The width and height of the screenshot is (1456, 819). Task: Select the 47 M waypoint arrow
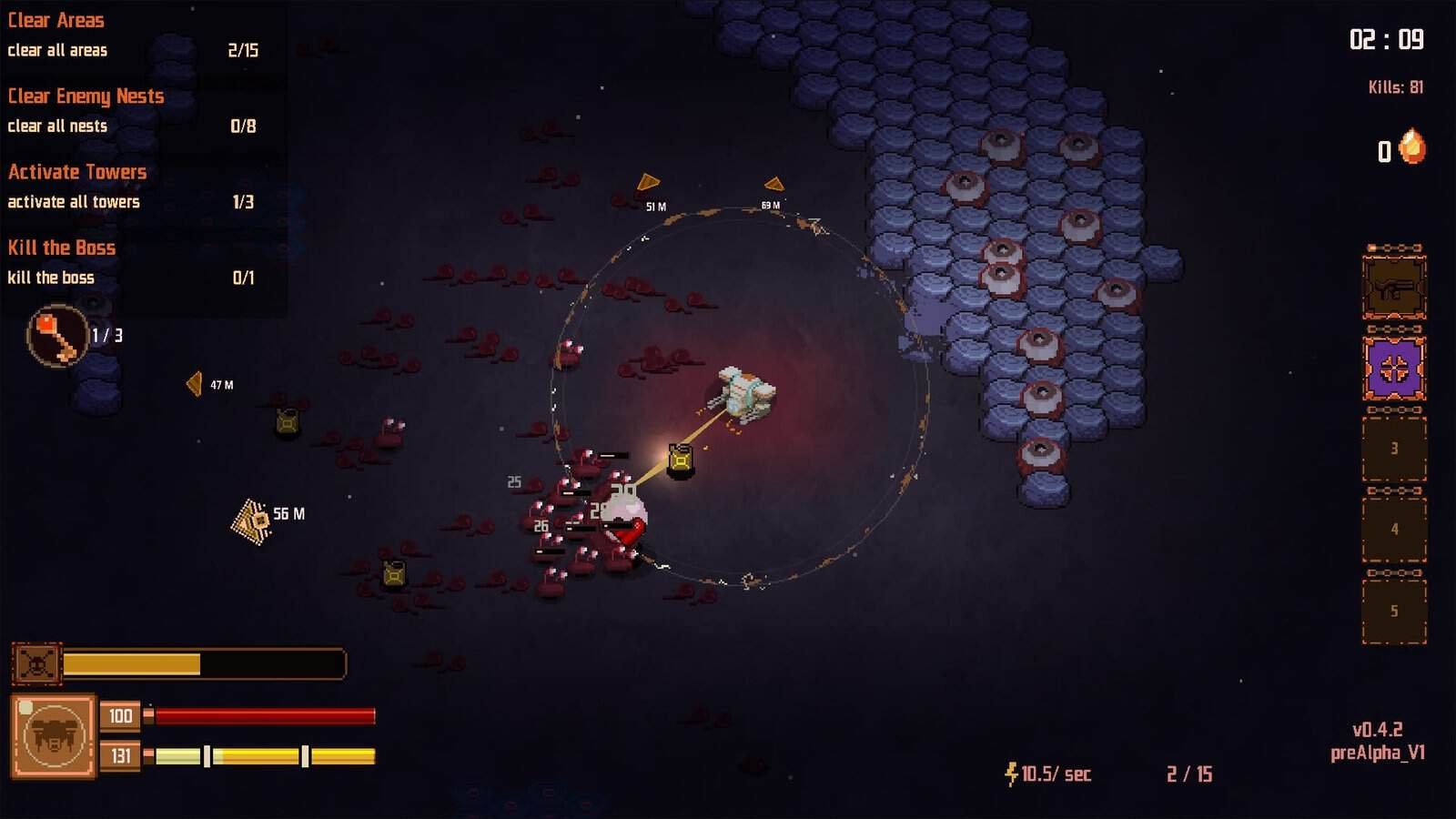coord(195,384)
